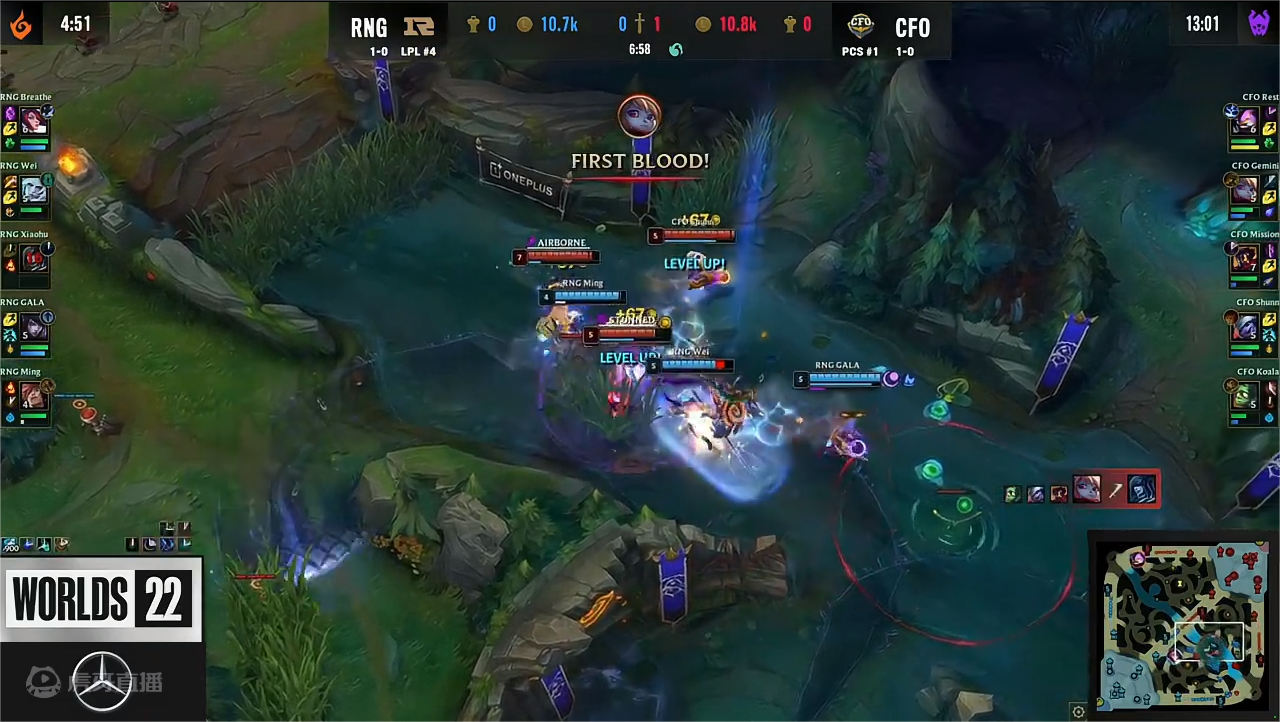The width and height of the screenshot is (1280, 722).
Task: Click the Worlds 22 logo banner
Action: tap(101, 599)
